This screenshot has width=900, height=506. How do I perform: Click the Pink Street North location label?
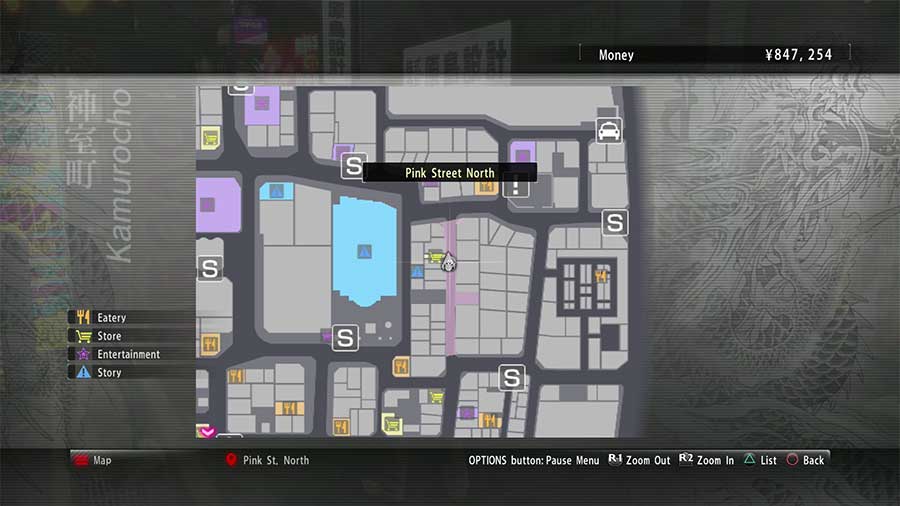pos(450,173)
